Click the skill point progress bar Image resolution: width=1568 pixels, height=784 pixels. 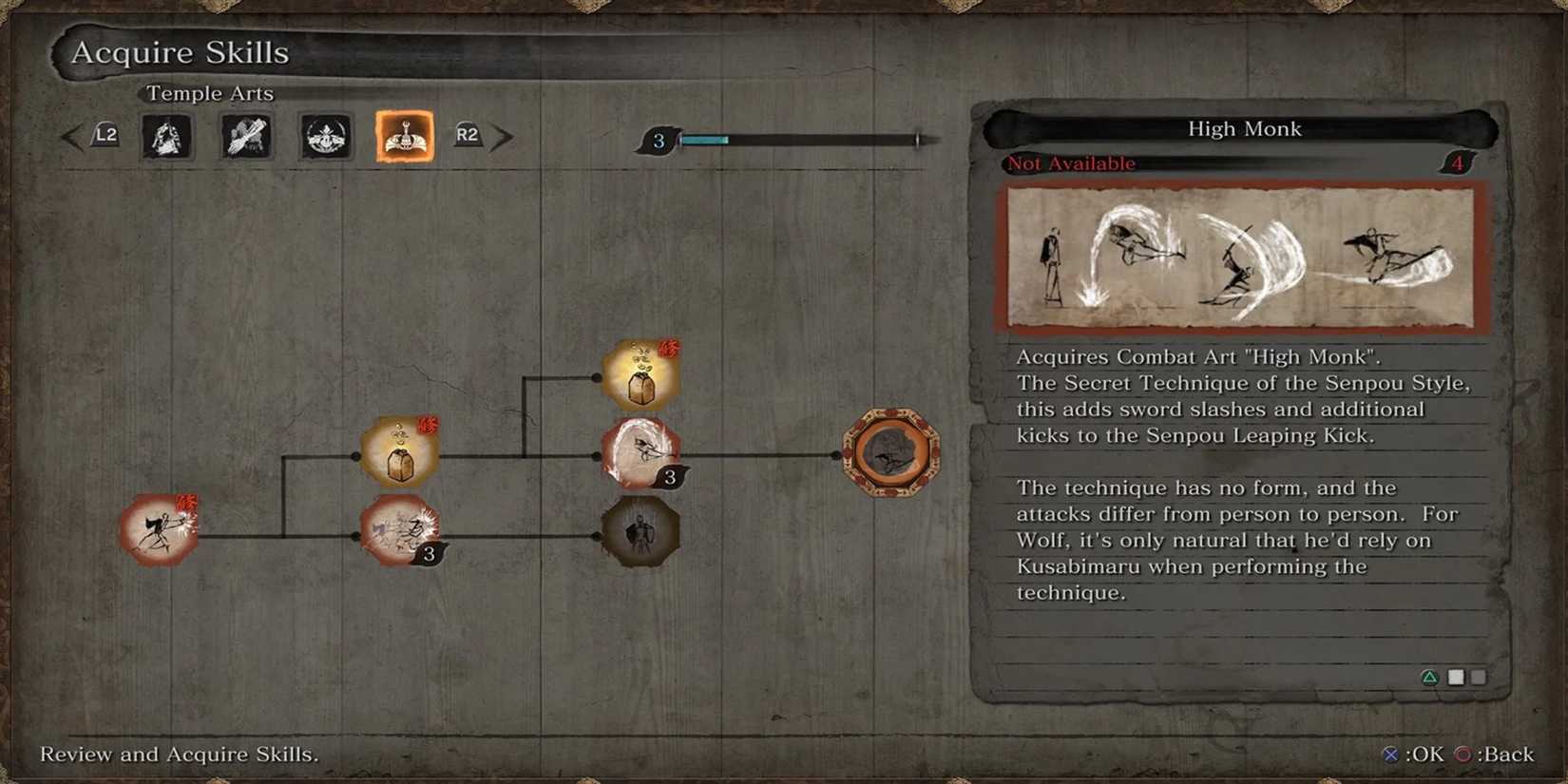click(x=798, y=140)
